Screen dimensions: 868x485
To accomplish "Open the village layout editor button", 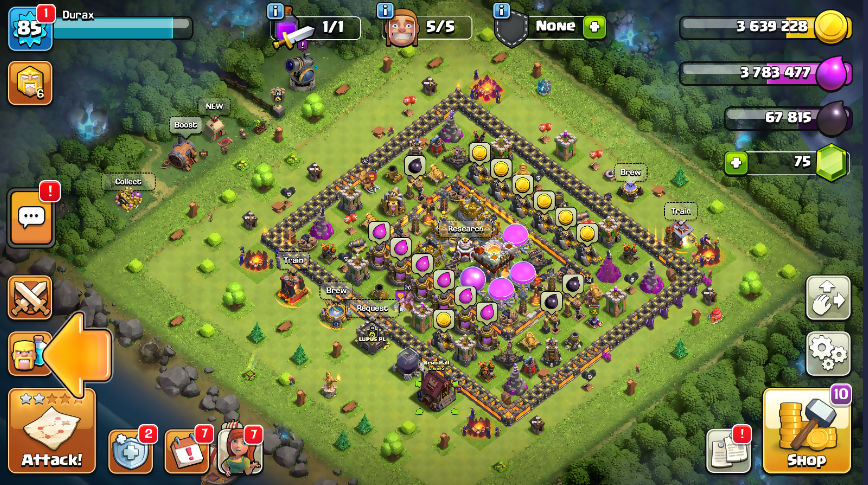I will tap(827, 298).
